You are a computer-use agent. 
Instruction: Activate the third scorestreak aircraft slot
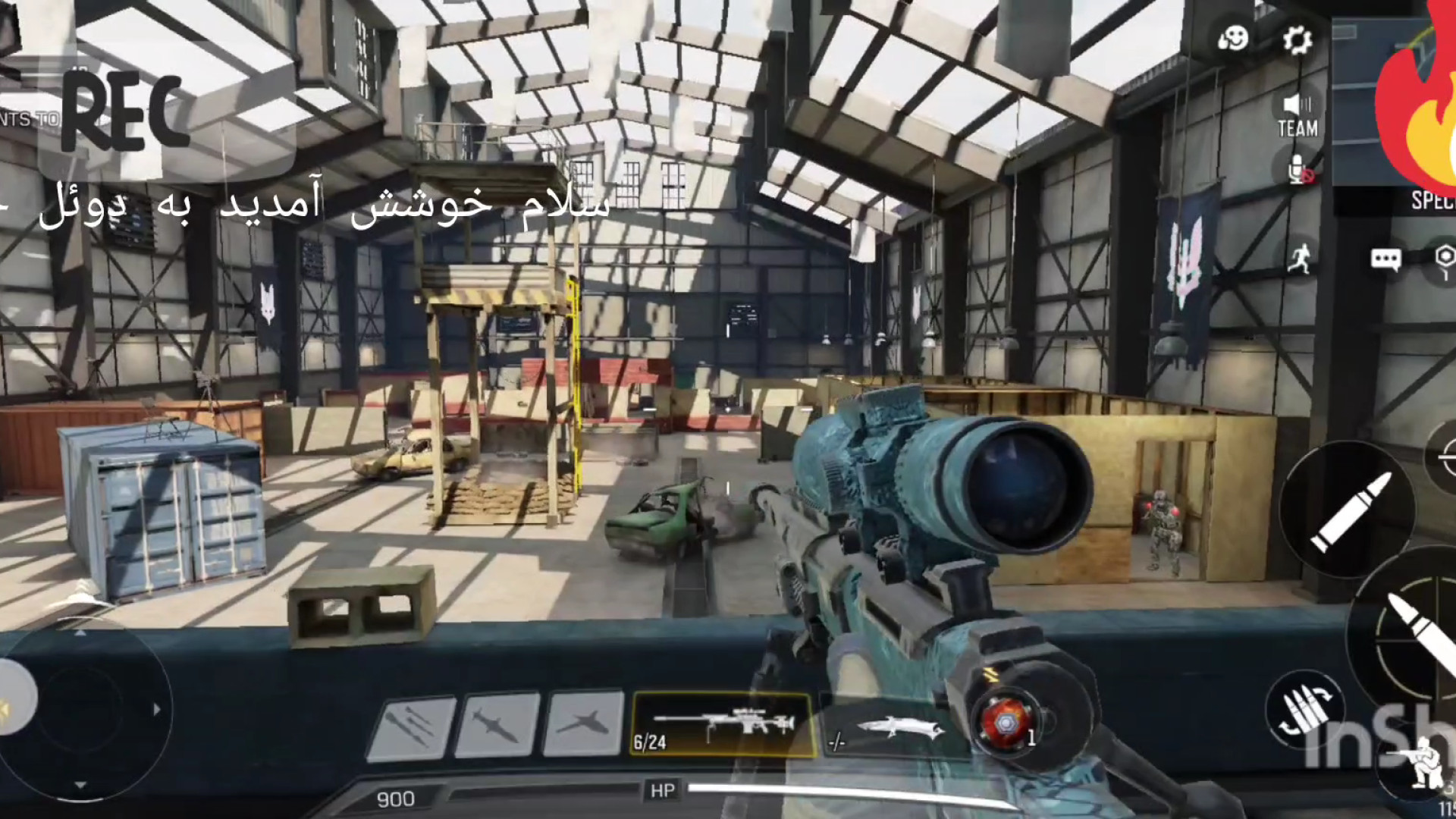pyautogui.click(x=584, y=724)
